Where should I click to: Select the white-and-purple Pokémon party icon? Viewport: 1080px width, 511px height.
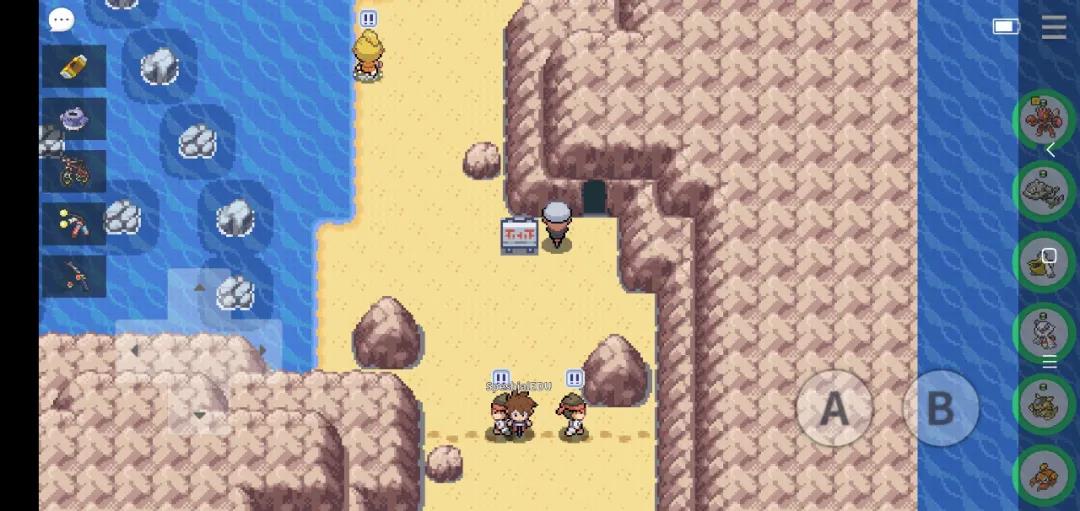[1044, 332]
